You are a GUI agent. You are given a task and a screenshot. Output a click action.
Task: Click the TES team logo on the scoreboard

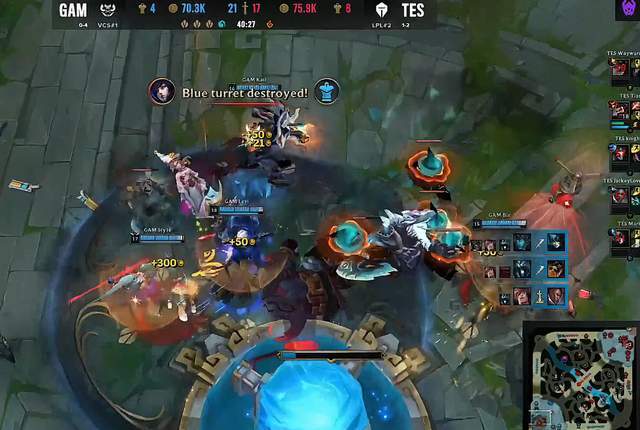(x=381, y=9)
